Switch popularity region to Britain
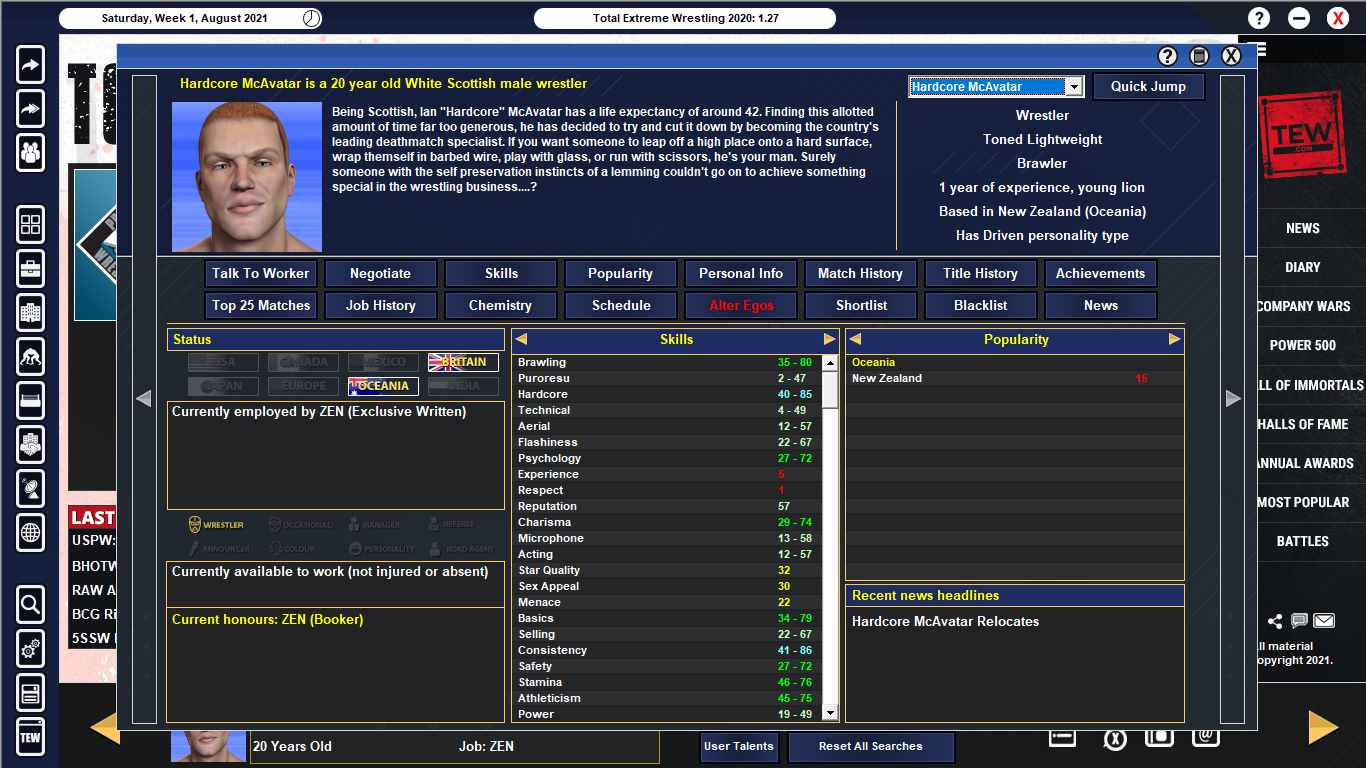The image size is (1366, 768). pyautogui.click(x=463, y=364)
